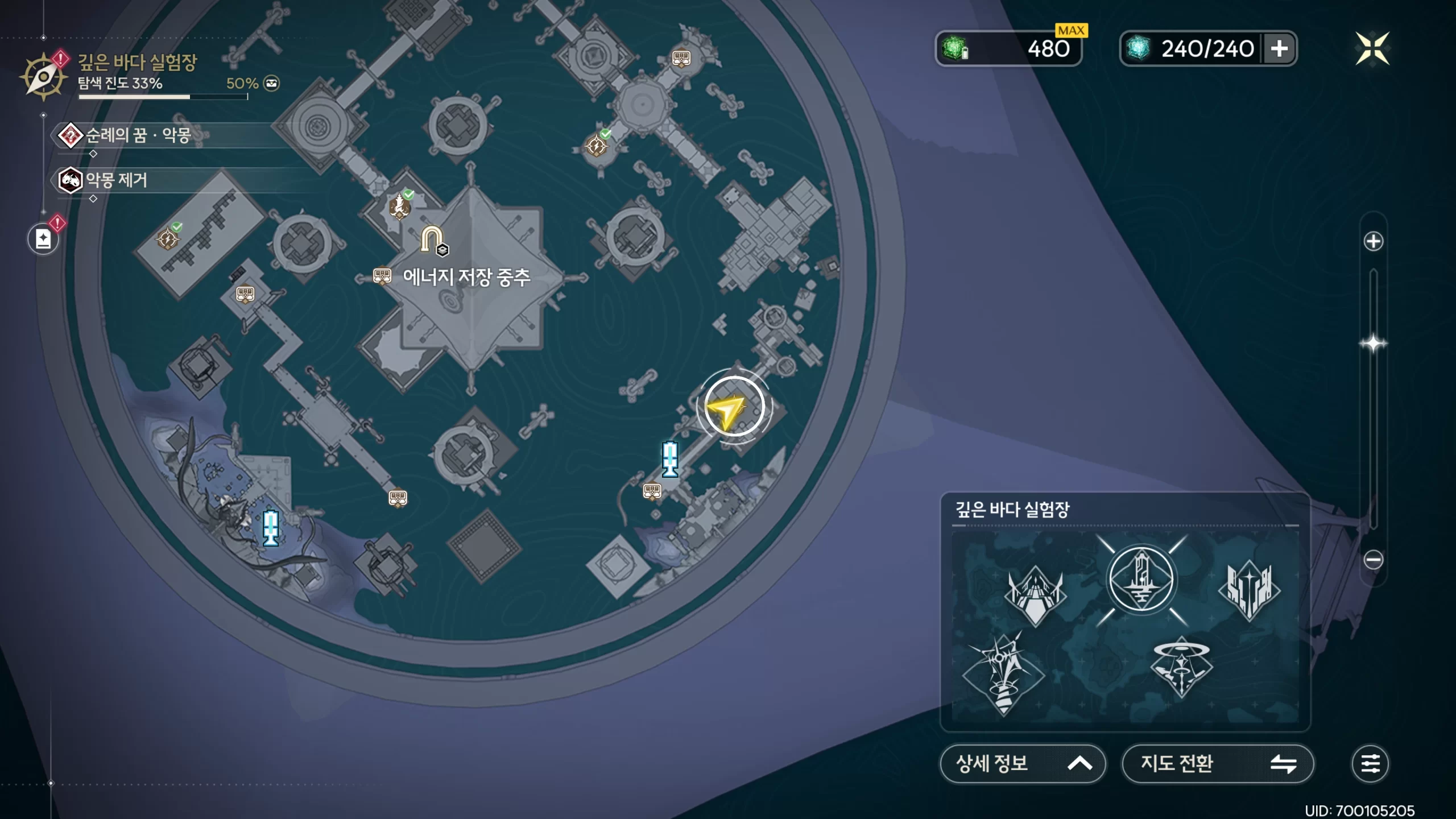Select the 순례의 꿈 · 악몽 quest entry
1456x819 pixels.
point(136,135)
